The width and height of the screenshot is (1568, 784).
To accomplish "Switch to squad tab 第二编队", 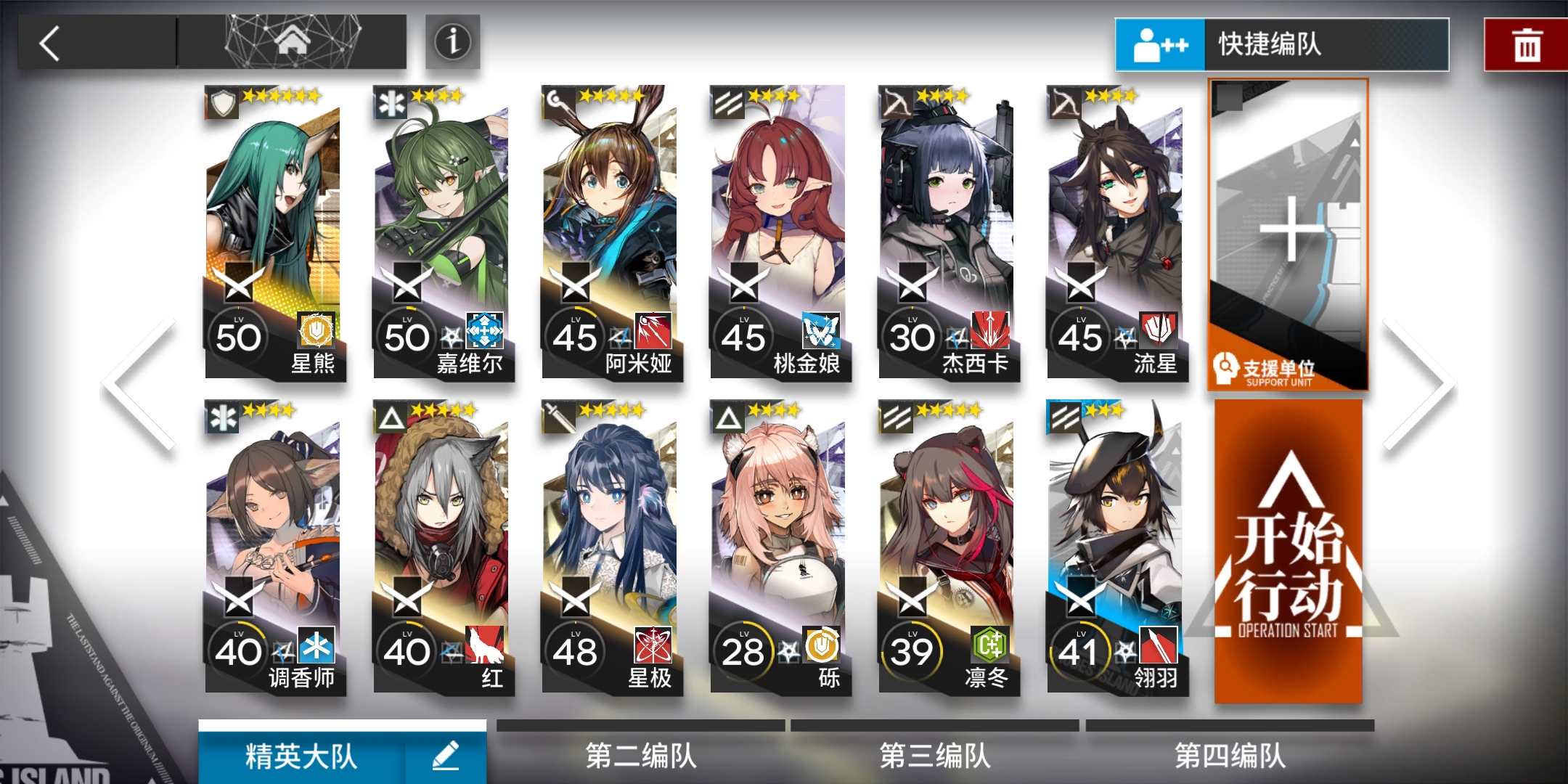I will 640,755.
